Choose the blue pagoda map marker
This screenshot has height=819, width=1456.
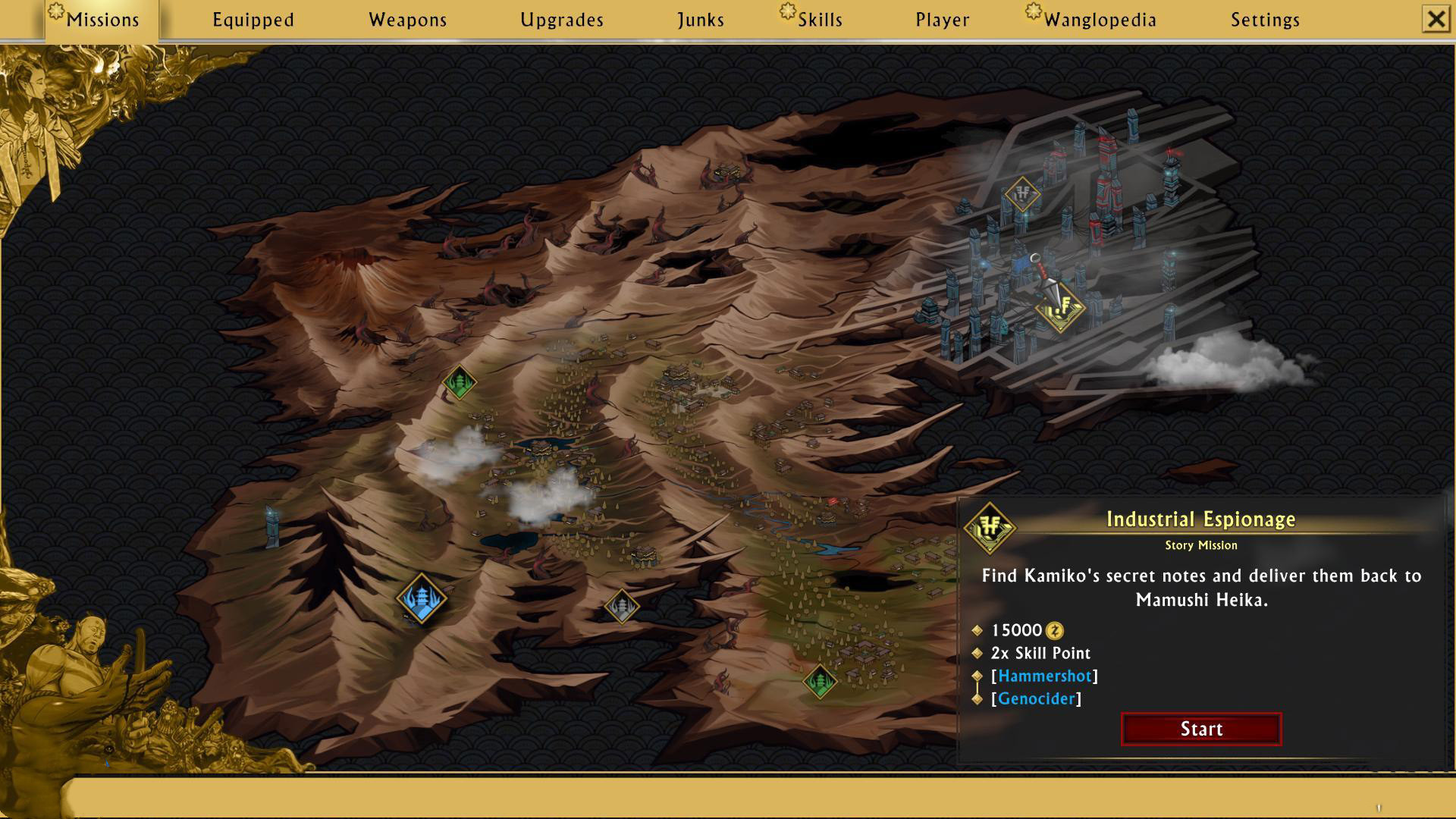click(x=422, y=598)
